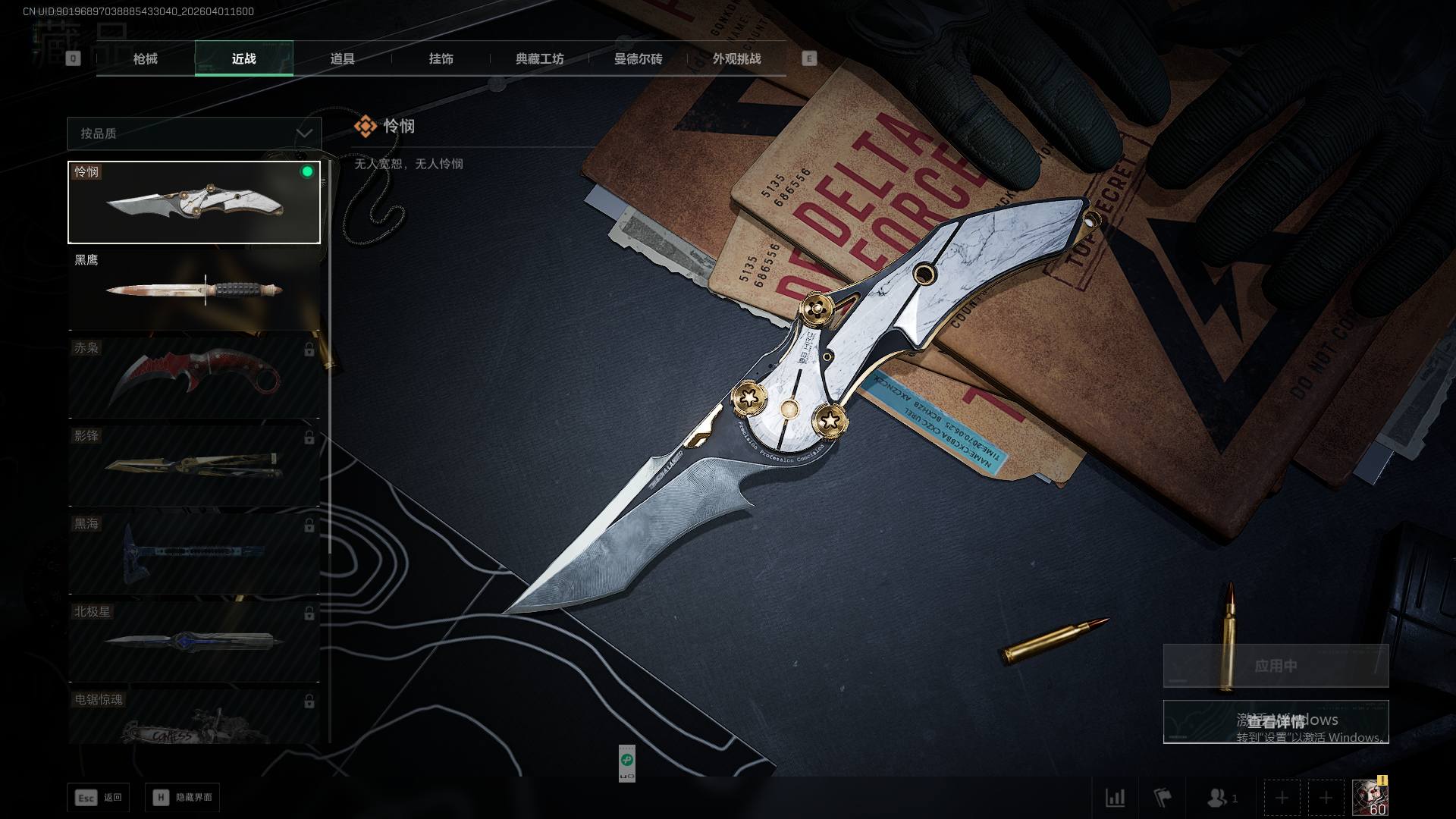Open the 典藏工坊 tab
The image size is (1456, 819).
click(539, 58)
